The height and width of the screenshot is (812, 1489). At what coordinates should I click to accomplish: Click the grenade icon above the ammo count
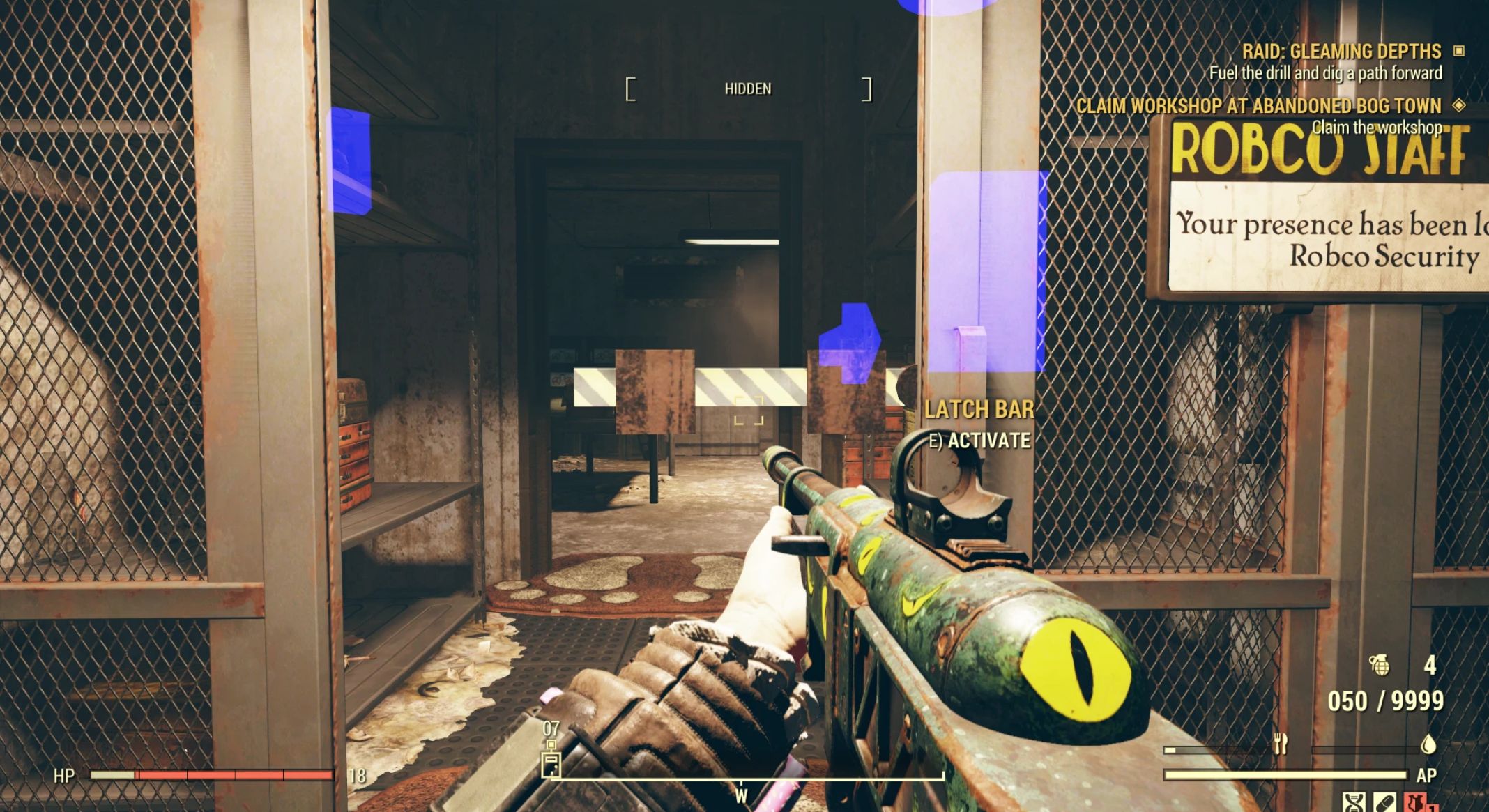tap(1379, 666)
